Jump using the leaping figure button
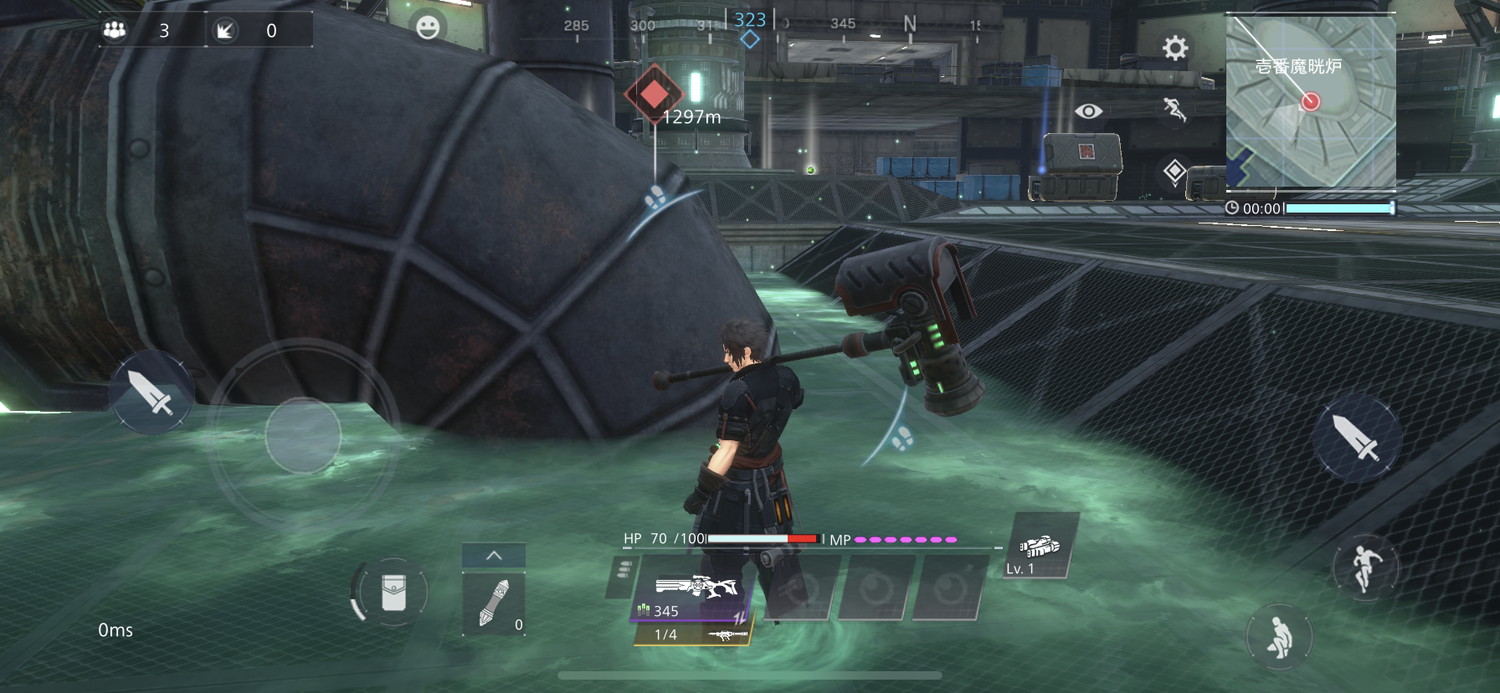The width and height of the screenshot is (1500, 693). click(x=1365, y=567)
